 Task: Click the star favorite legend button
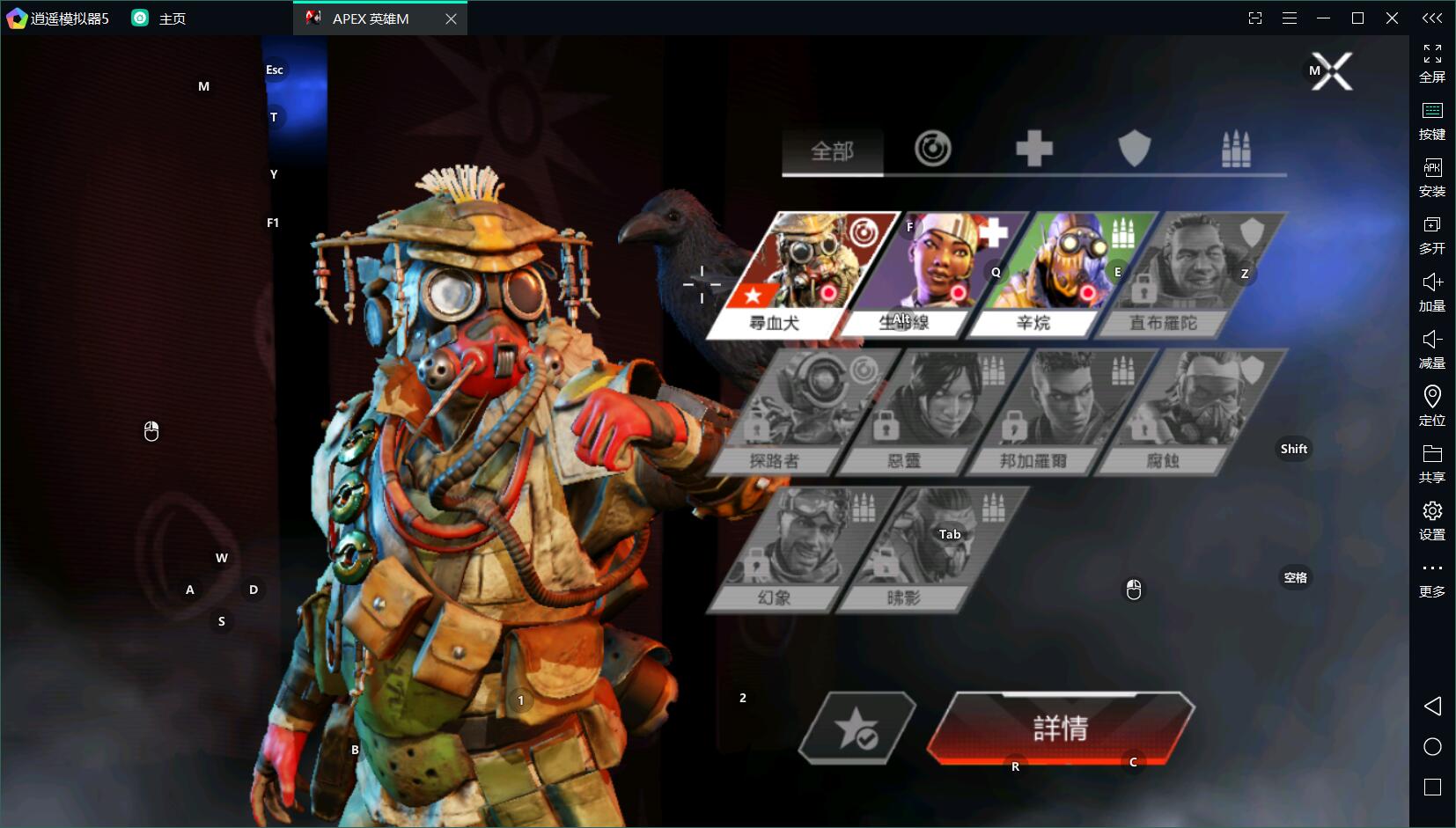point(857,729)
